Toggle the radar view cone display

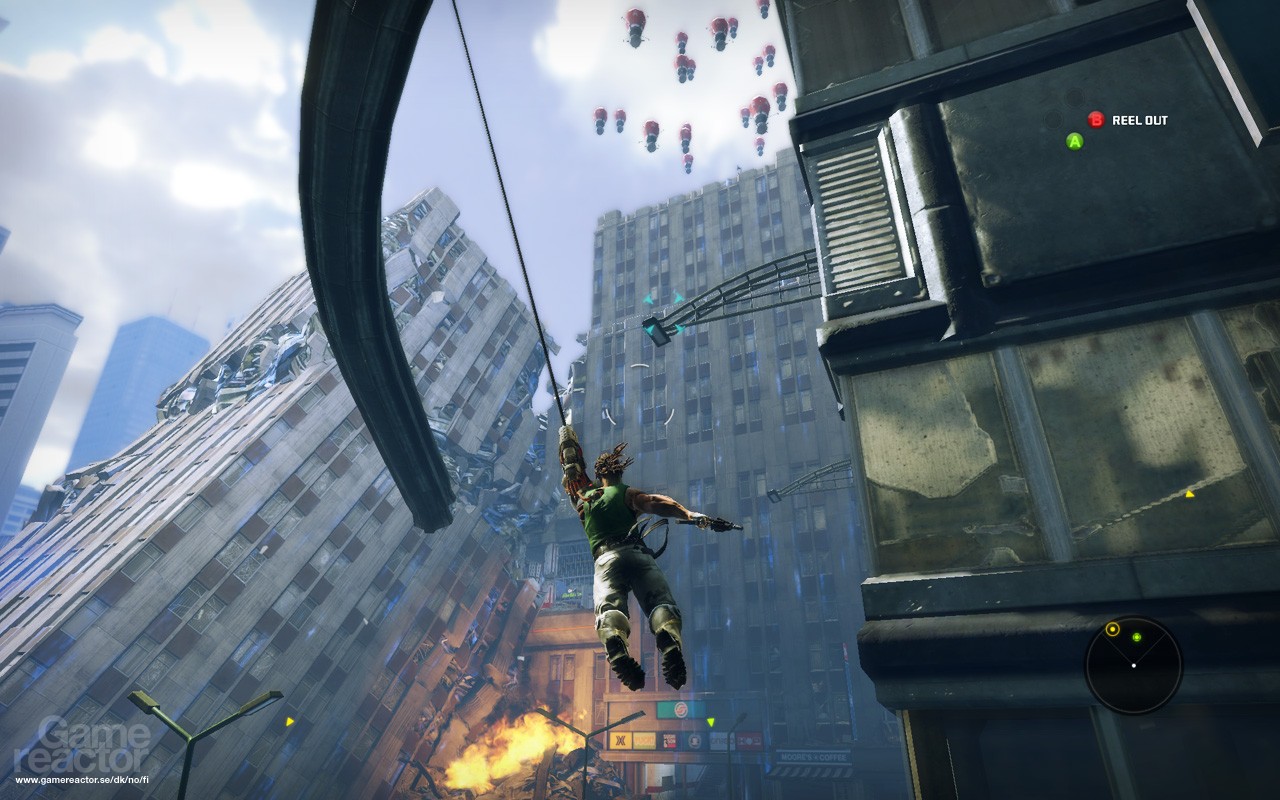point(1134,650)
